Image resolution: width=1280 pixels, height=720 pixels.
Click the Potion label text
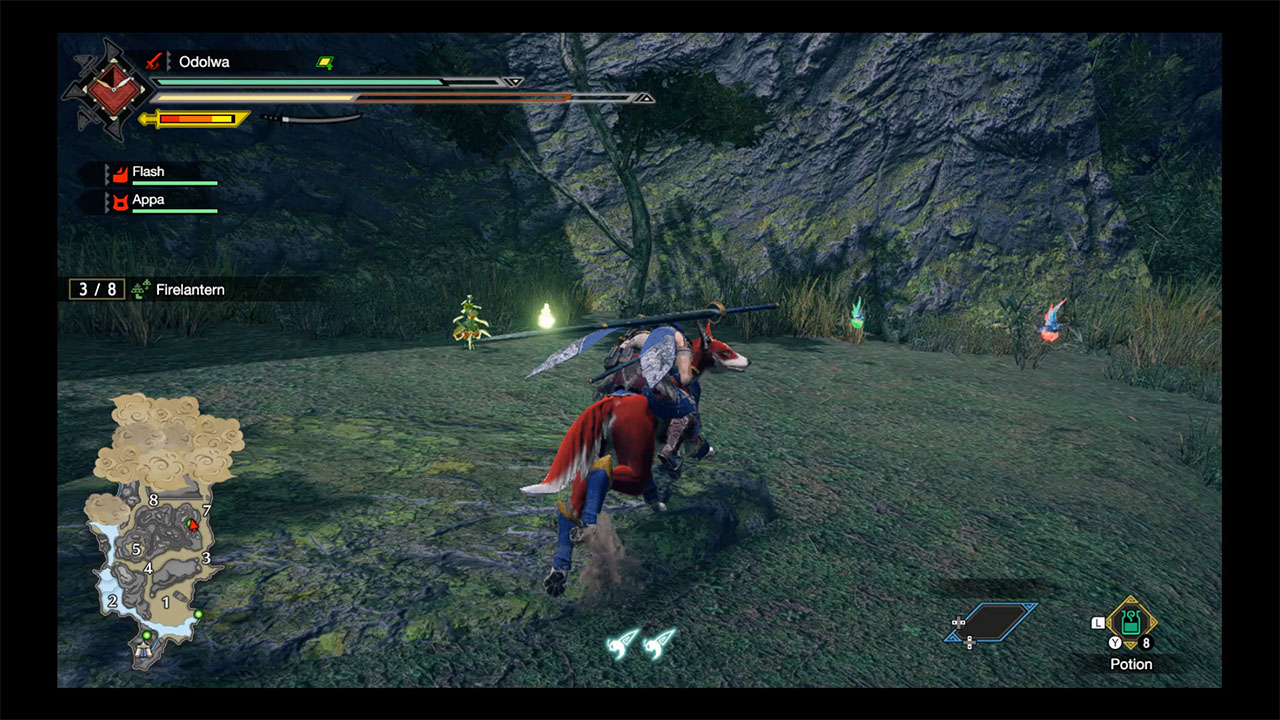(x=1132, y=664)
